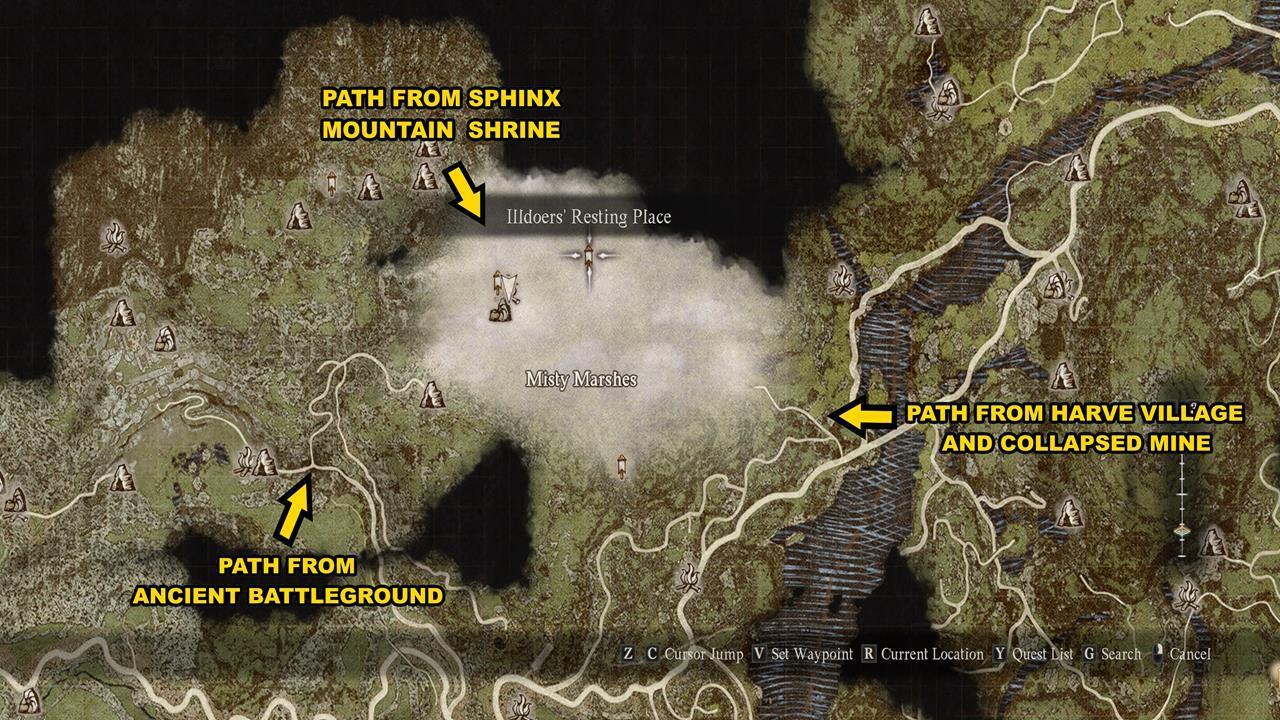Select the campfire icon southeast of Misty Marshes

click(689, 578)
